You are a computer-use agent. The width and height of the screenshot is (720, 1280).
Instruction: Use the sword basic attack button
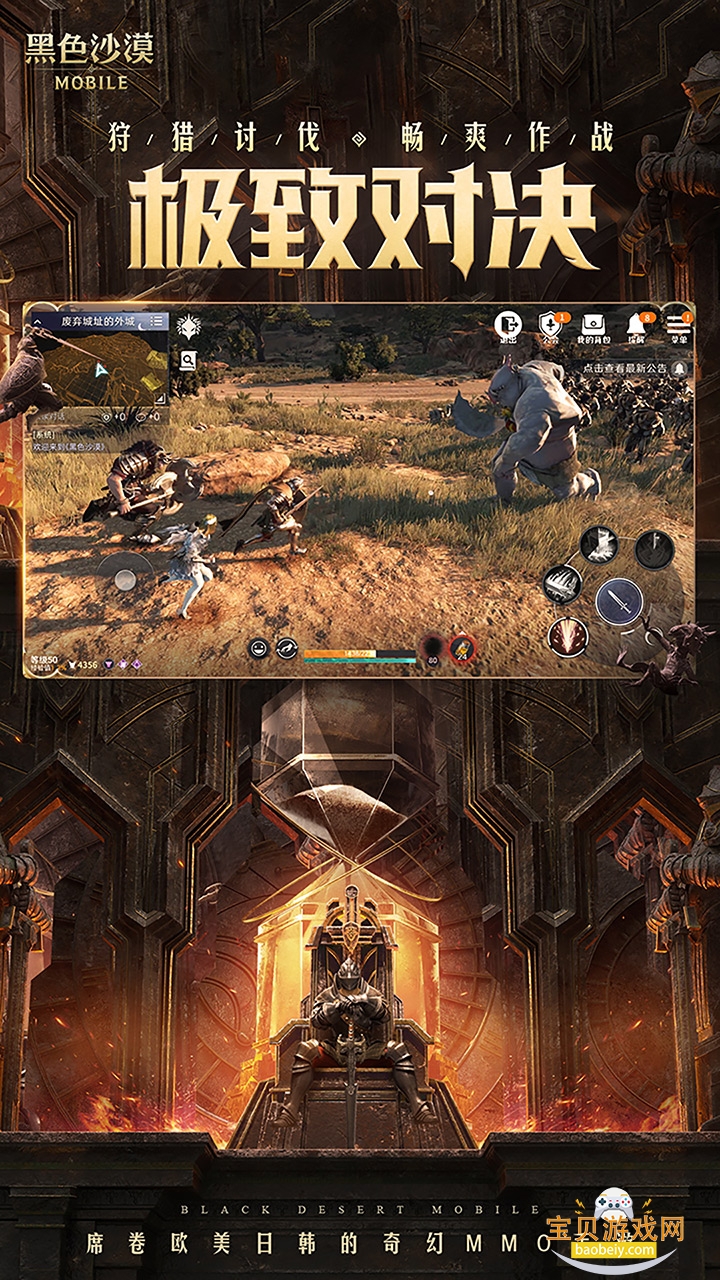coord(619,600)
